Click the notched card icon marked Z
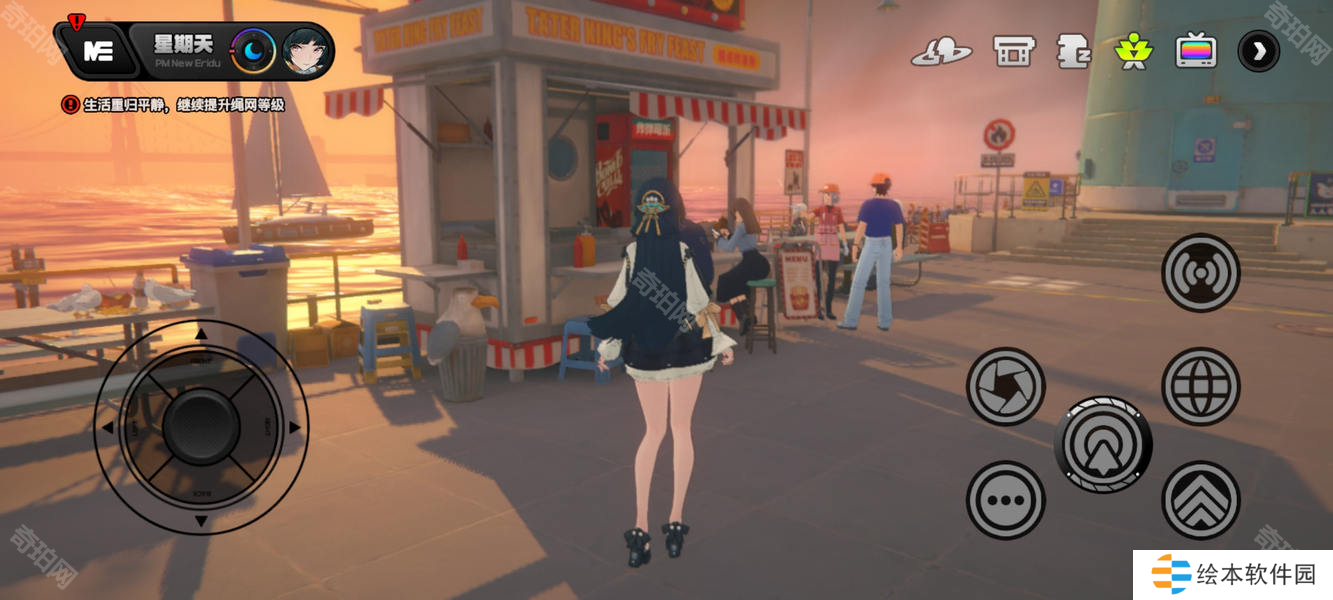1333x600 pixels. (1073, 51)
